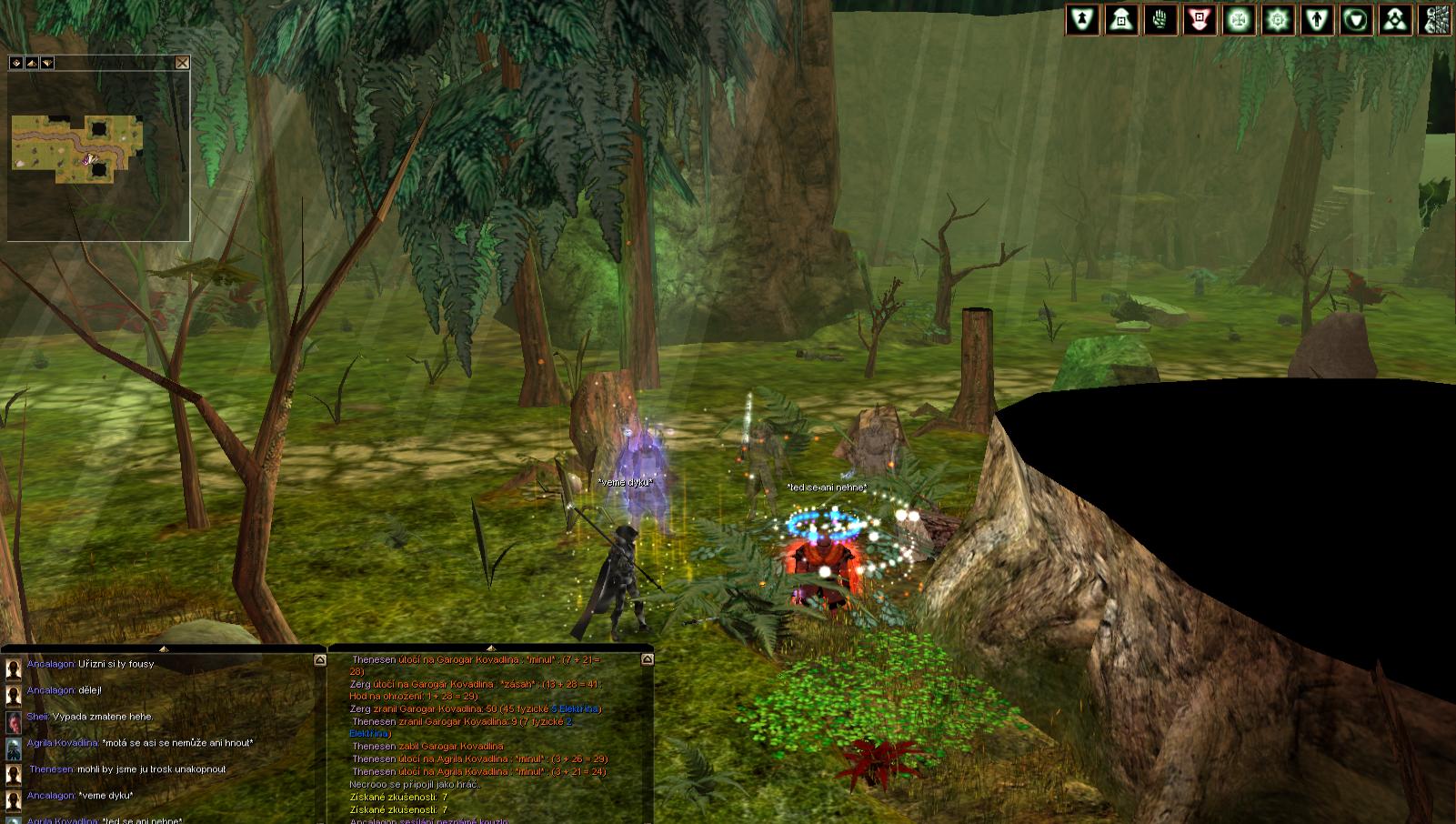Expand the chat window using its top handle
This screenshot has width=1456, height=824.
[163, 648]
